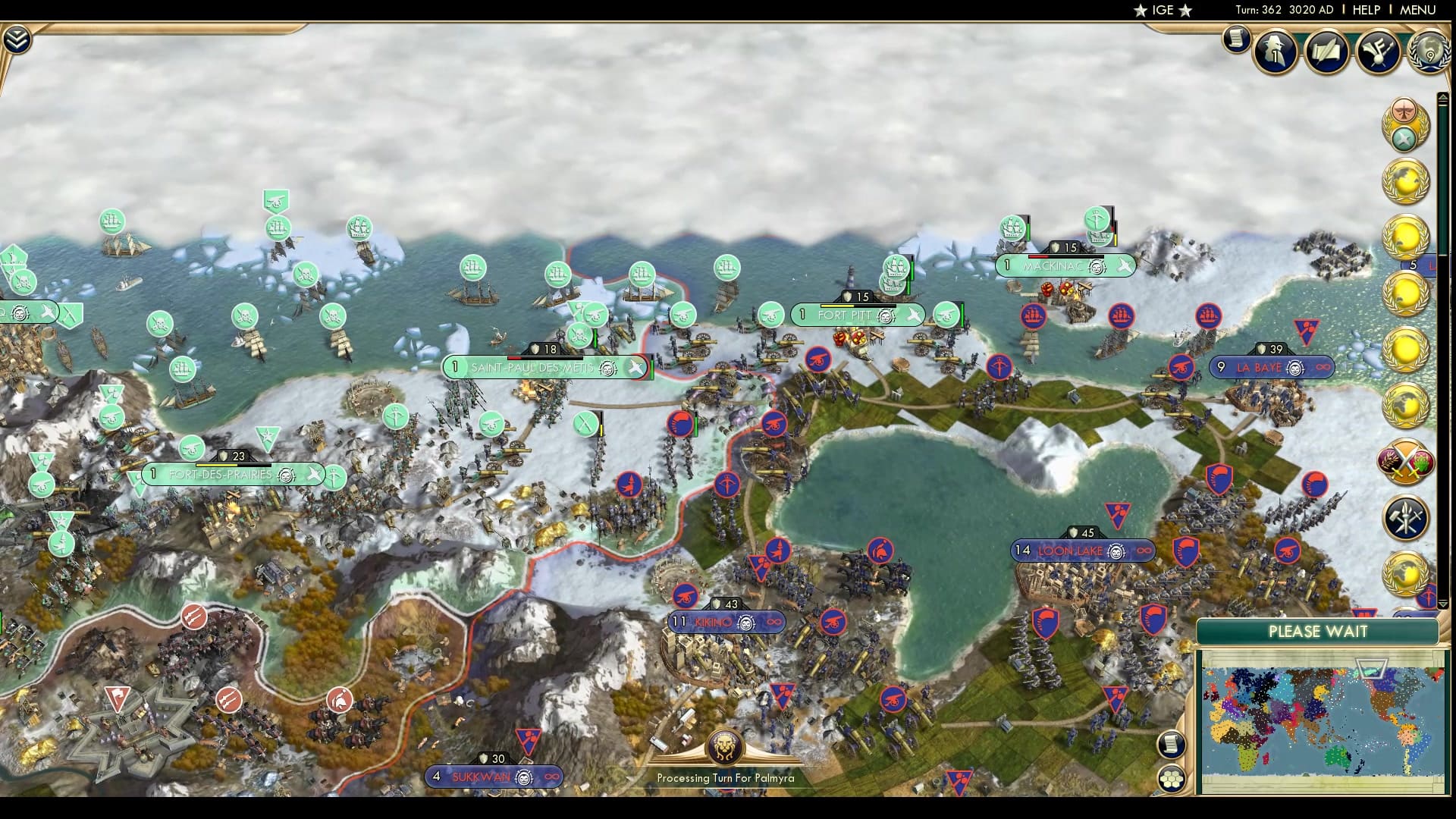Open the Diplomacy globe icon showing 9
Screen dimensions: 1456x819
click(1429, 53)
